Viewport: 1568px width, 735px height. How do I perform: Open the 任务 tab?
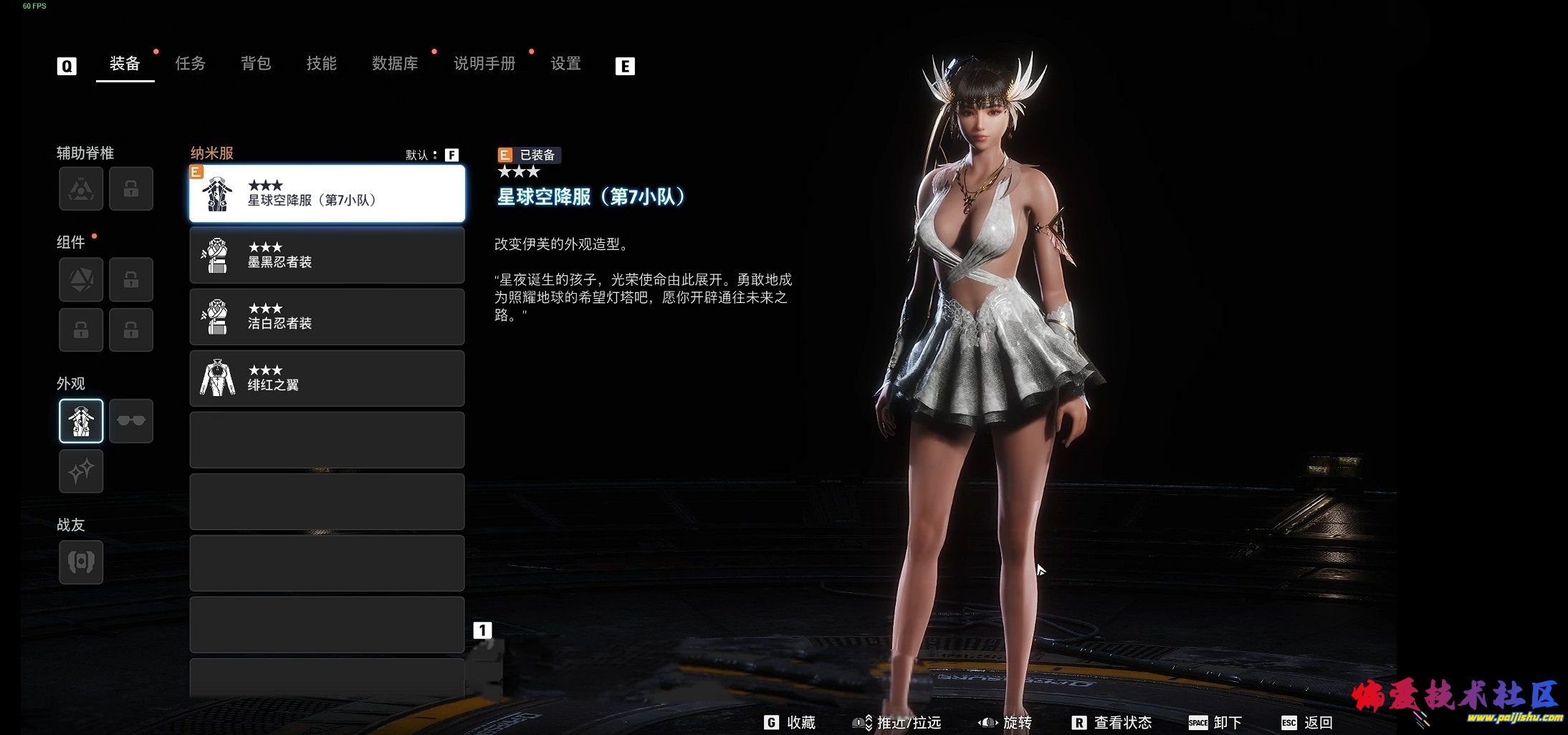191,64
